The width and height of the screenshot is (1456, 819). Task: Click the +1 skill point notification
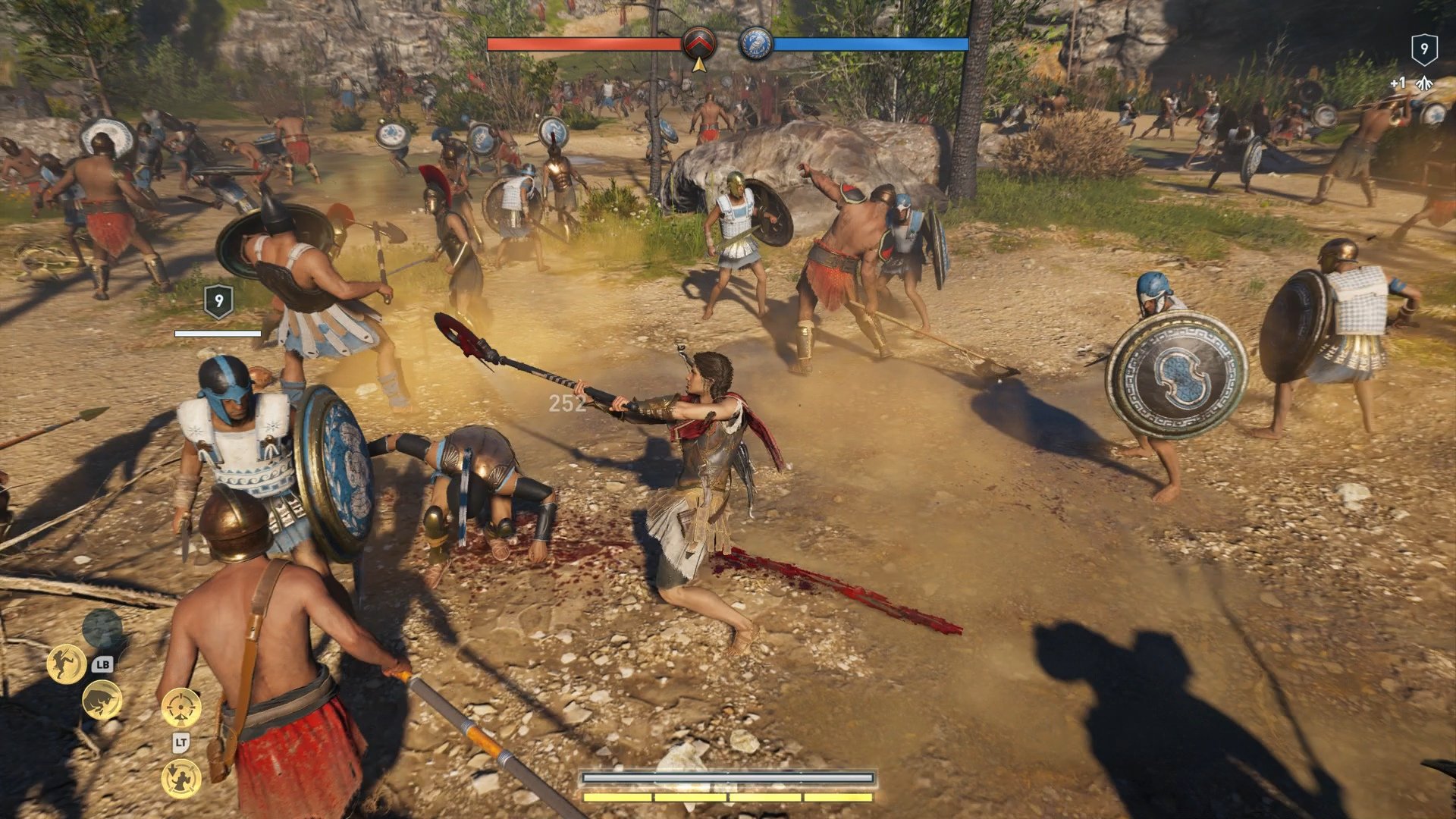pyautogui.click(x=1398, y=81)
